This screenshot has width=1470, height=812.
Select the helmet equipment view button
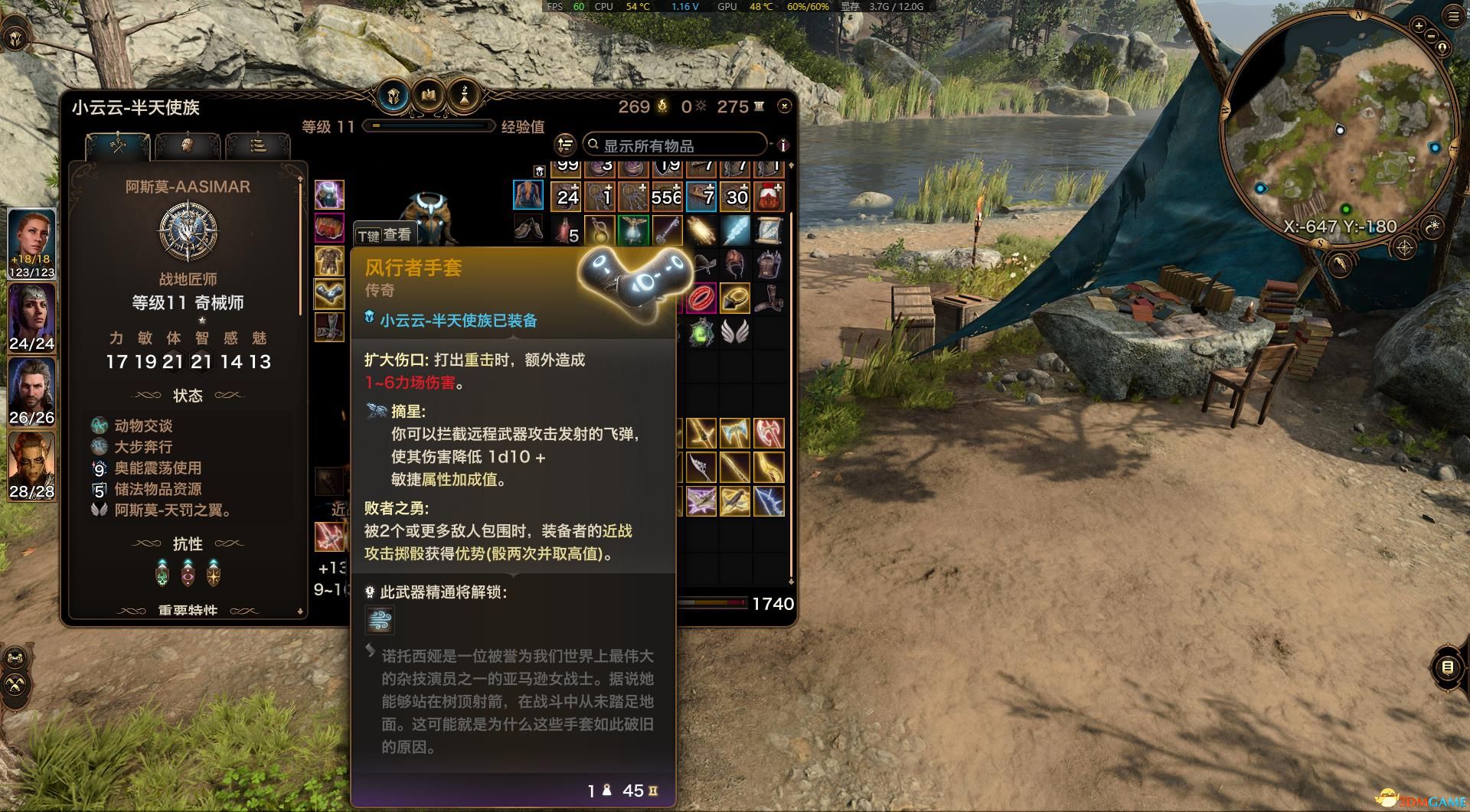click(394, 96)
